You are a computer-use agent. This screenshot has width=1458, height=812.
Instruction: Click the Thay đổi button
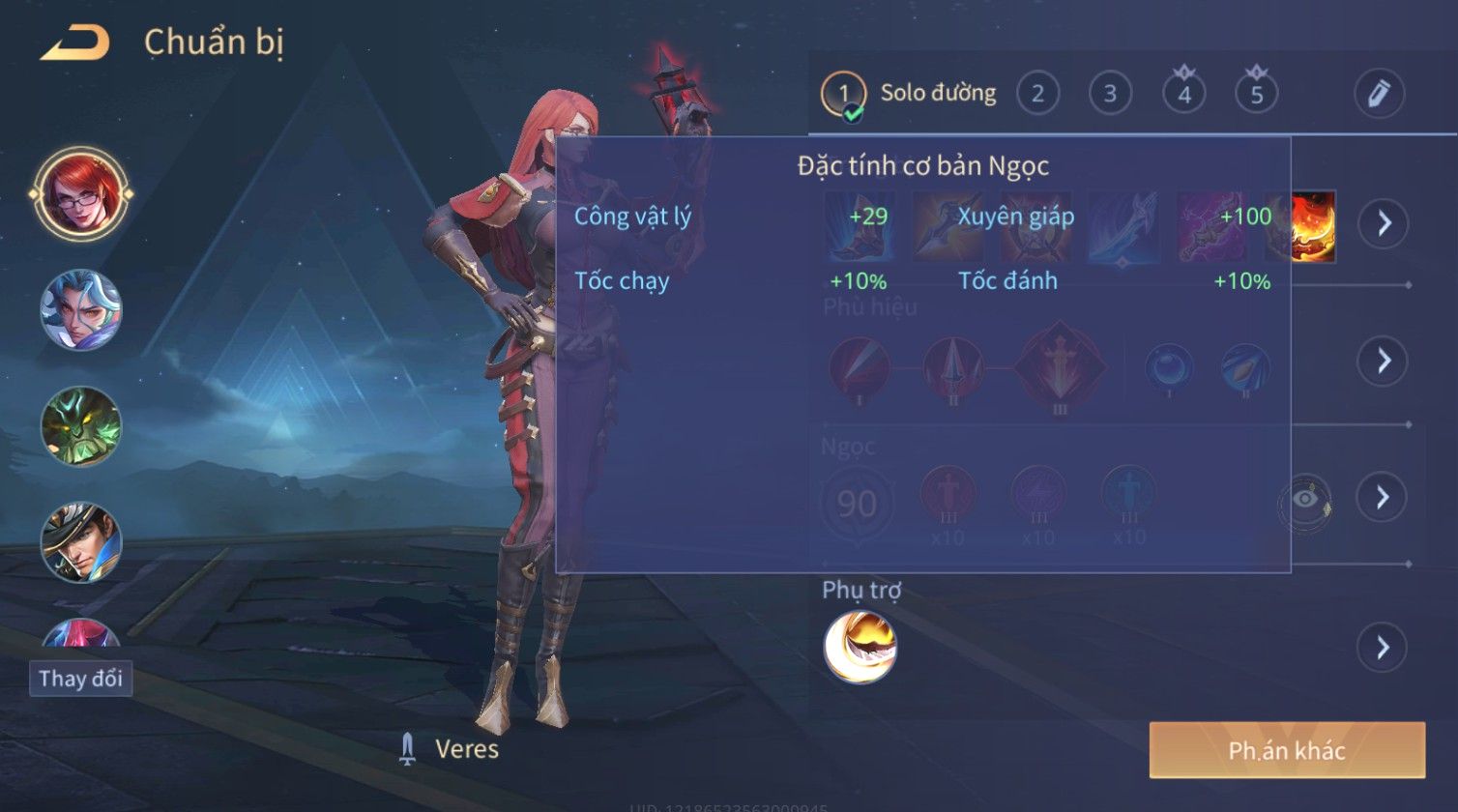click(x=80, y=679)
